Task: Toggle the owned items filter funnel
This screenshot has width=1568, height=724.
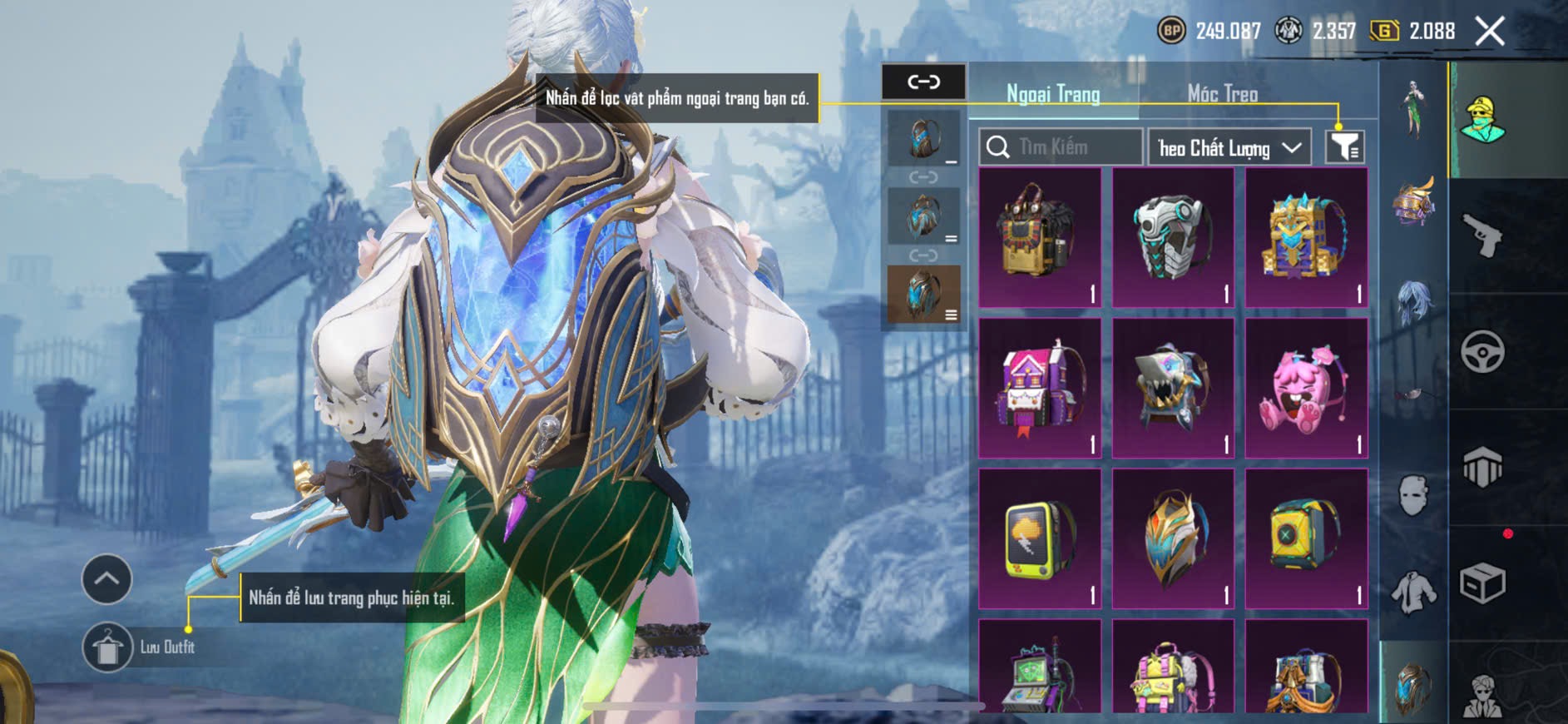Action: coord(1344,147)
